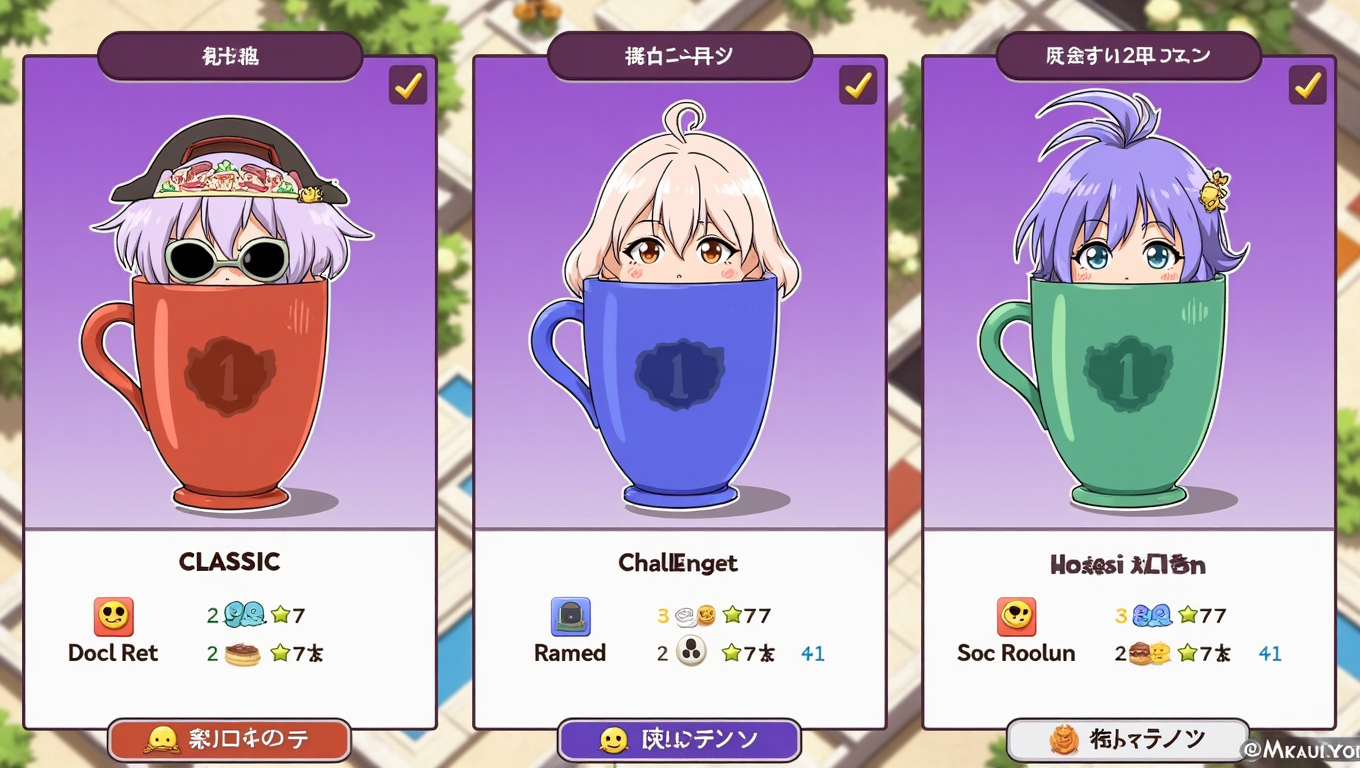Toggle the checkbox on the CLASSIC card
Screen dimensions: 1360x768
[407, 86]
